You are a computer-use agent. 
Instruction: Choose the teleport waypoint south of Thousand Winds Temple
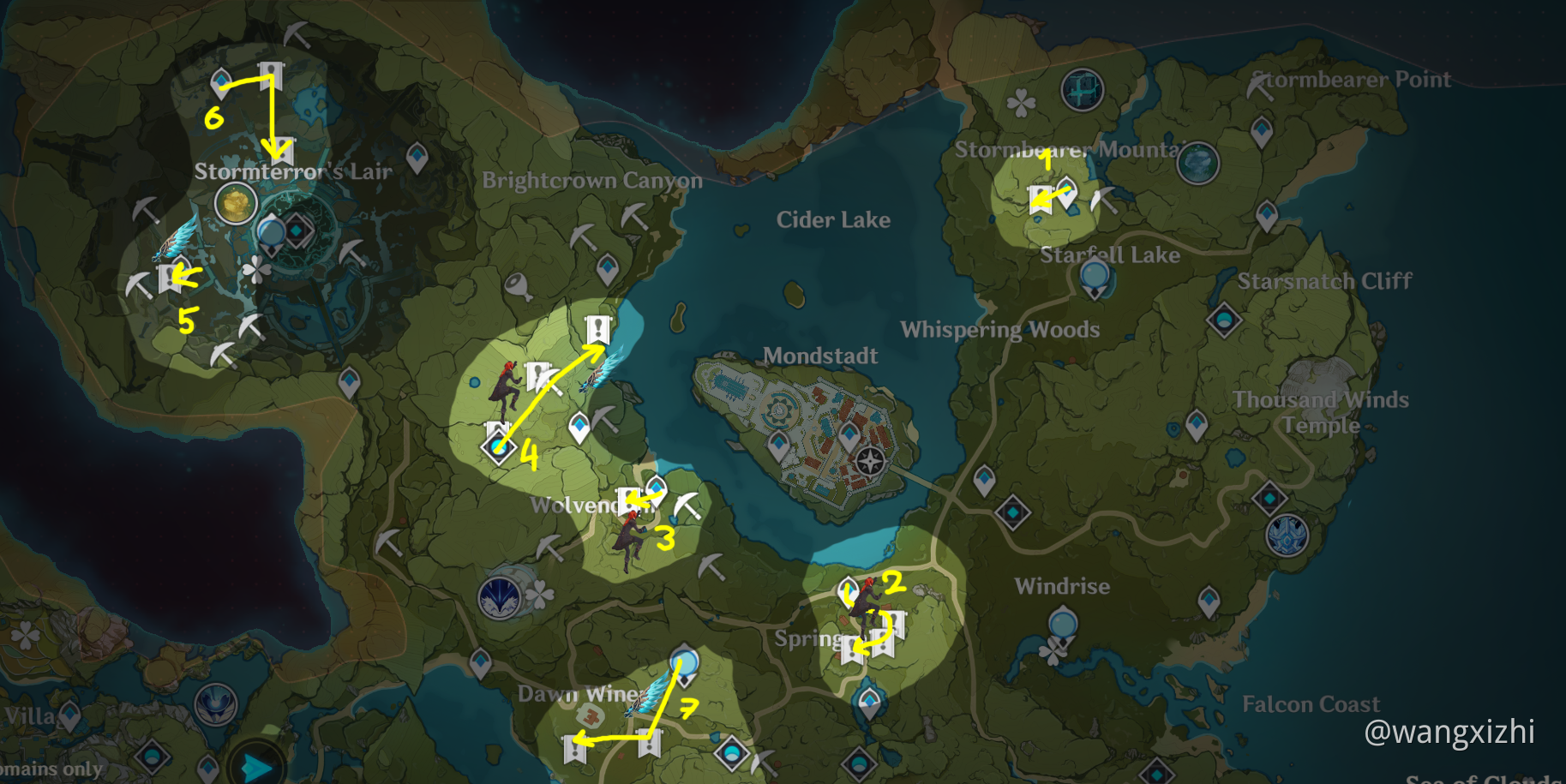1197,424
